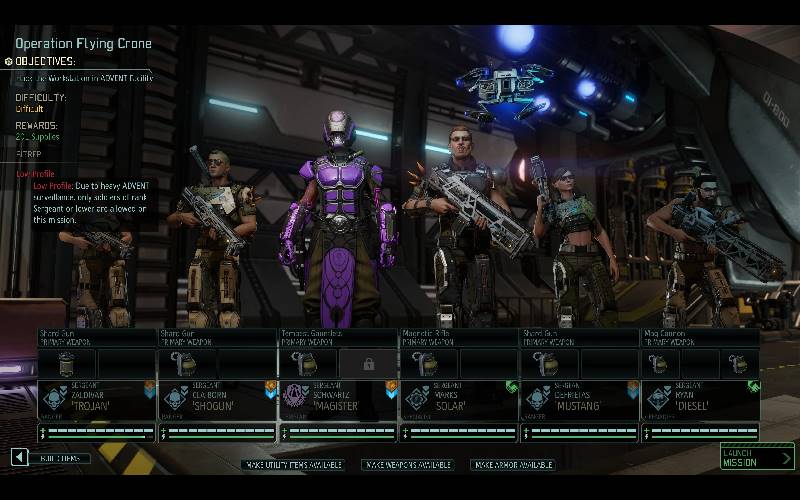
Task: Change Trojan's Shard Gun primary weapon
Action: (96, 337)
